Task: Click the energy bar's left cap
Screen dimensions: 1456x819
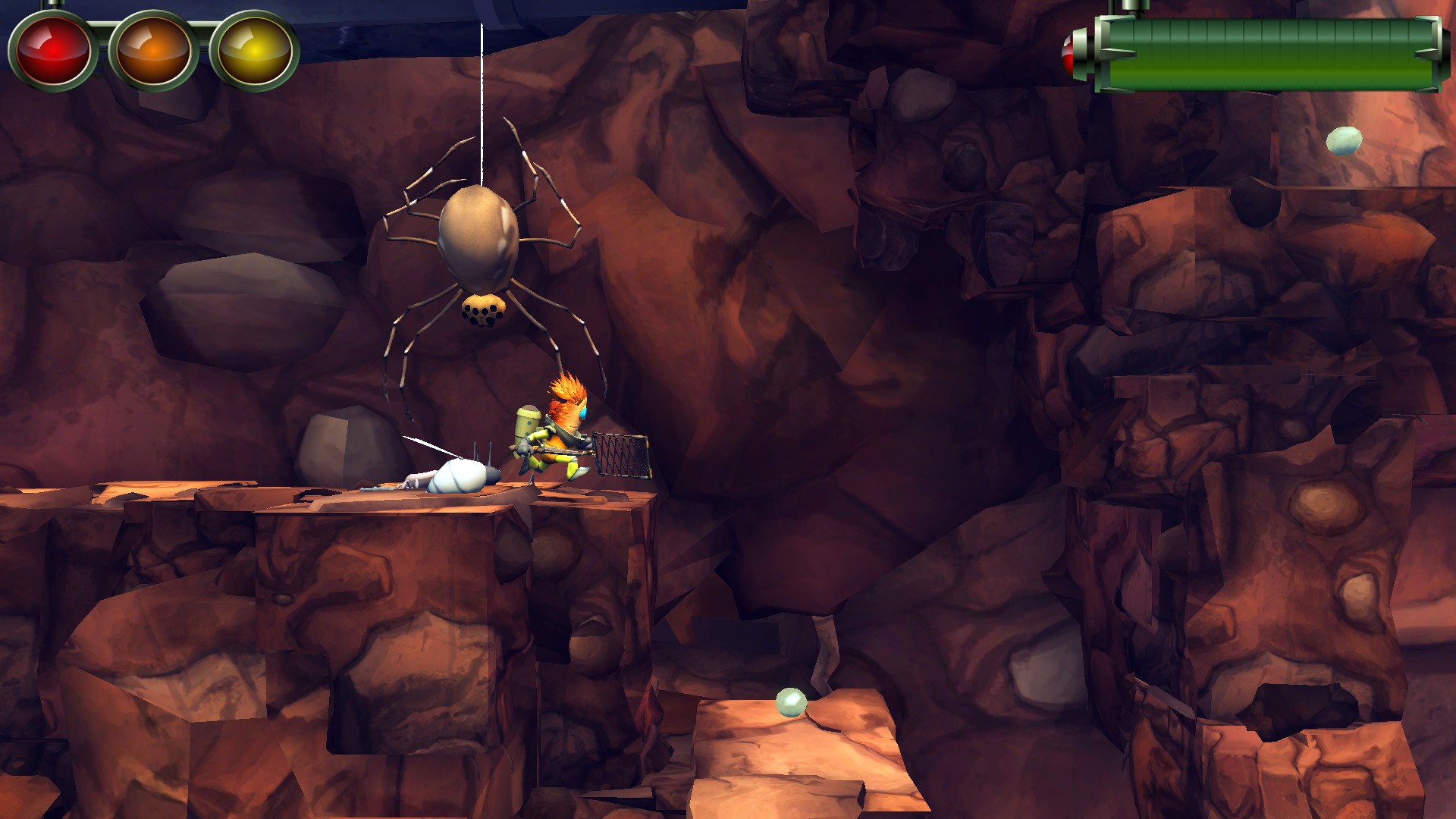Action: (1098, 55)
